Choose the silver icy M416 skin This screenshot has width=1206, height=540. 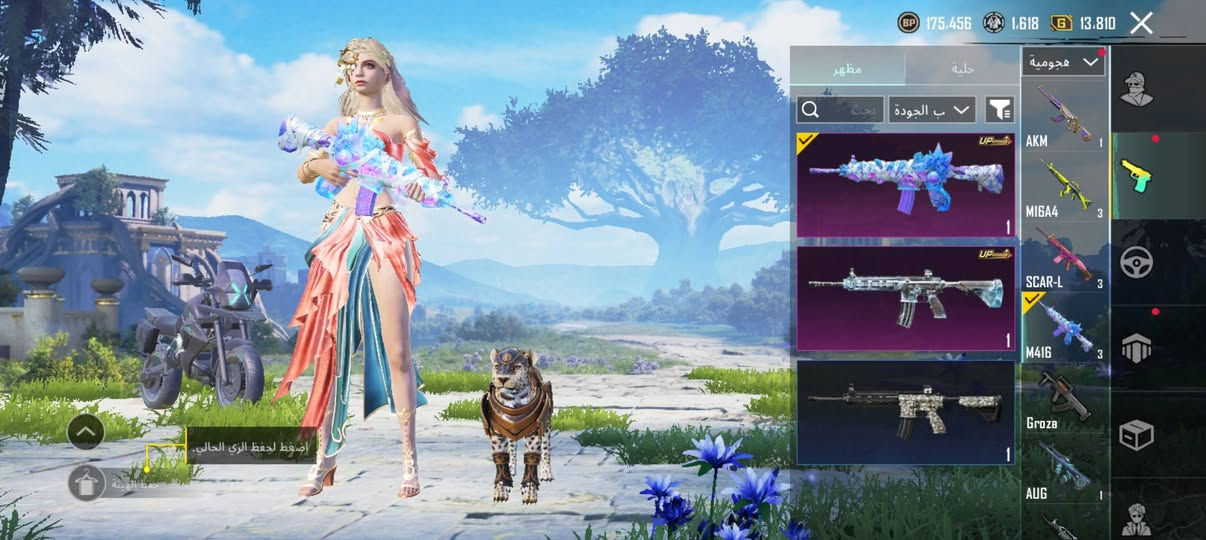905,298
